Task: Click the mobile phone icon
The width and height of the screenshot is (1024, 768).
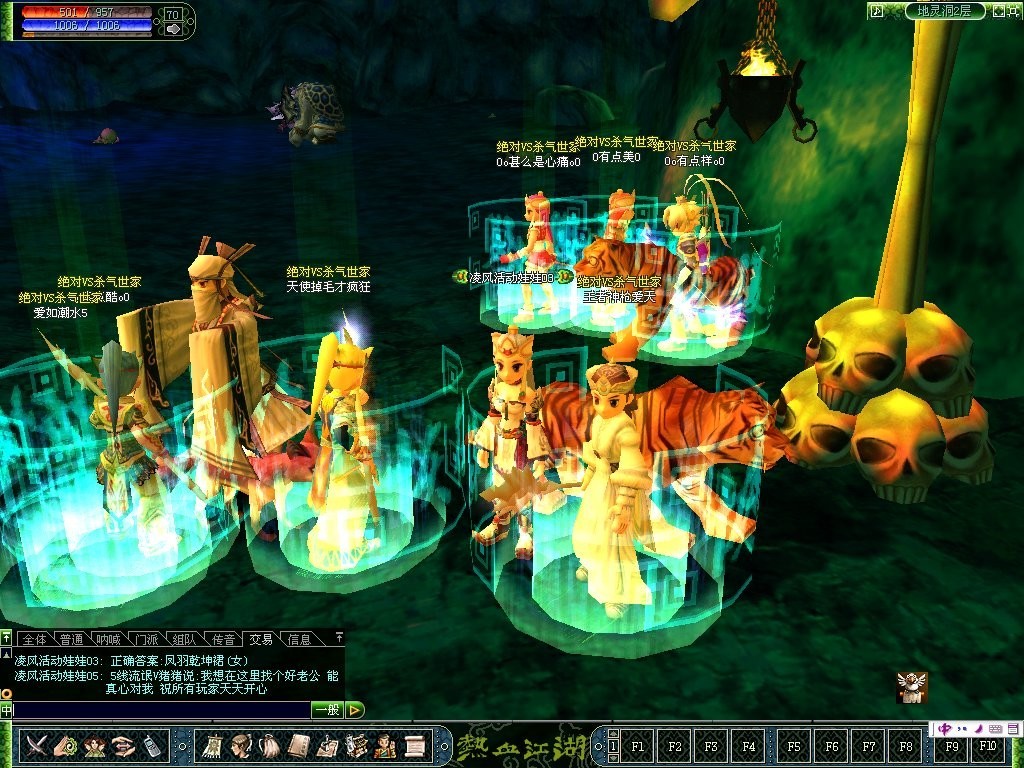Action: pyautogui.click(x=151, y=746)
